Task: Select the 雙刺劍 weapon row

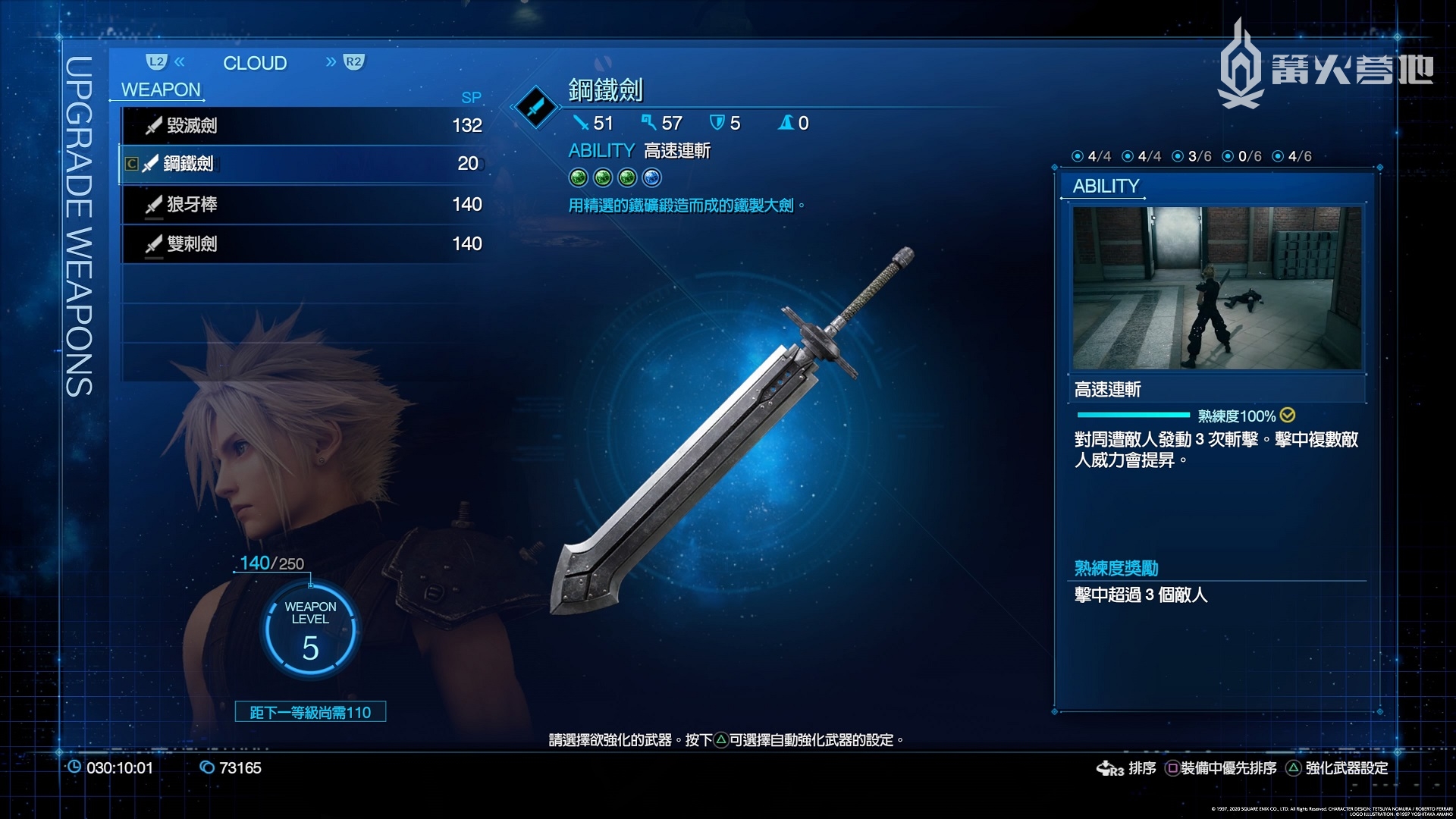Action: [303, 243]
